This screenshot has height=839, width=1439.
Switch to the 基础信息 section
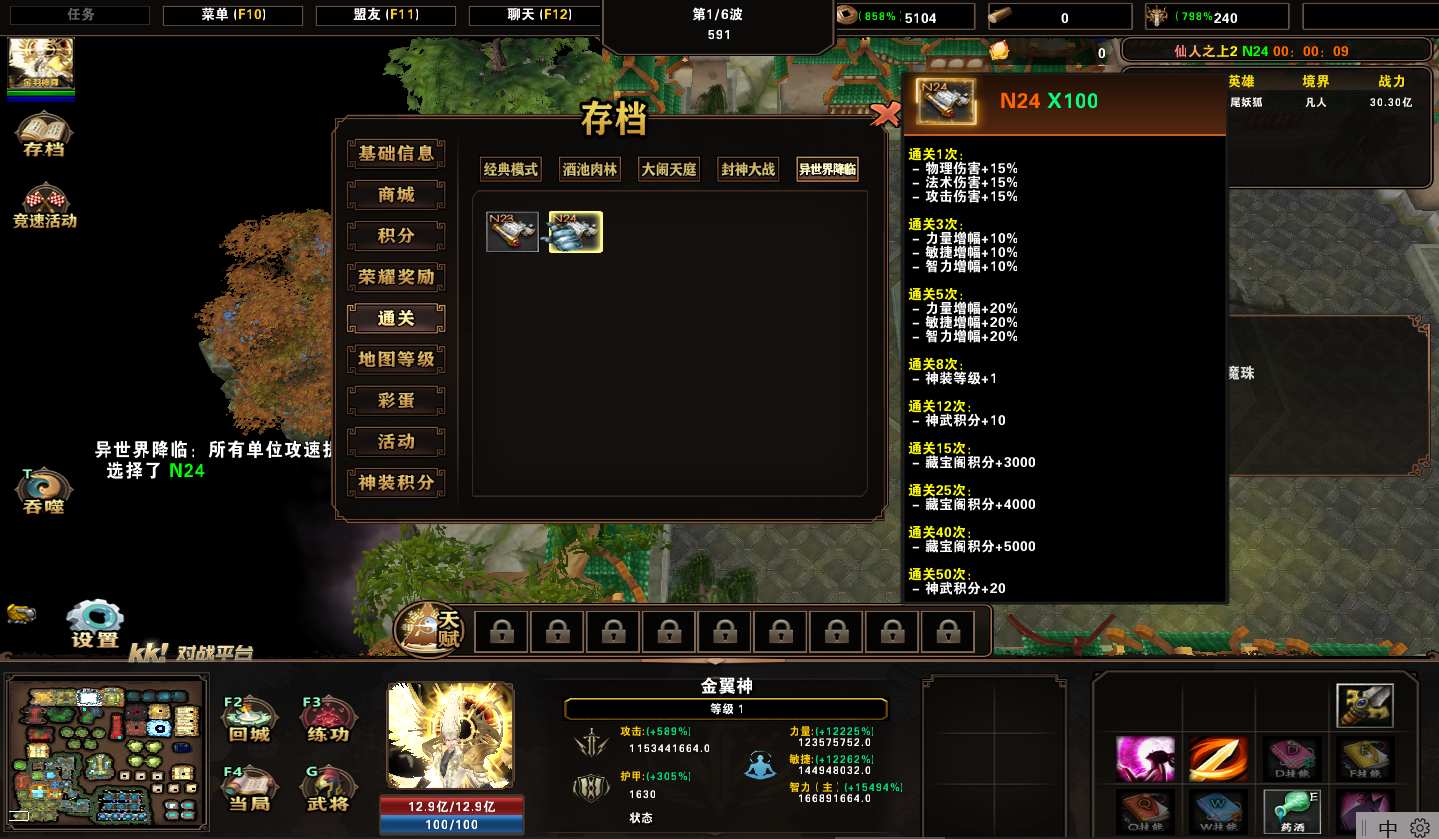click(x=396, y=154)
